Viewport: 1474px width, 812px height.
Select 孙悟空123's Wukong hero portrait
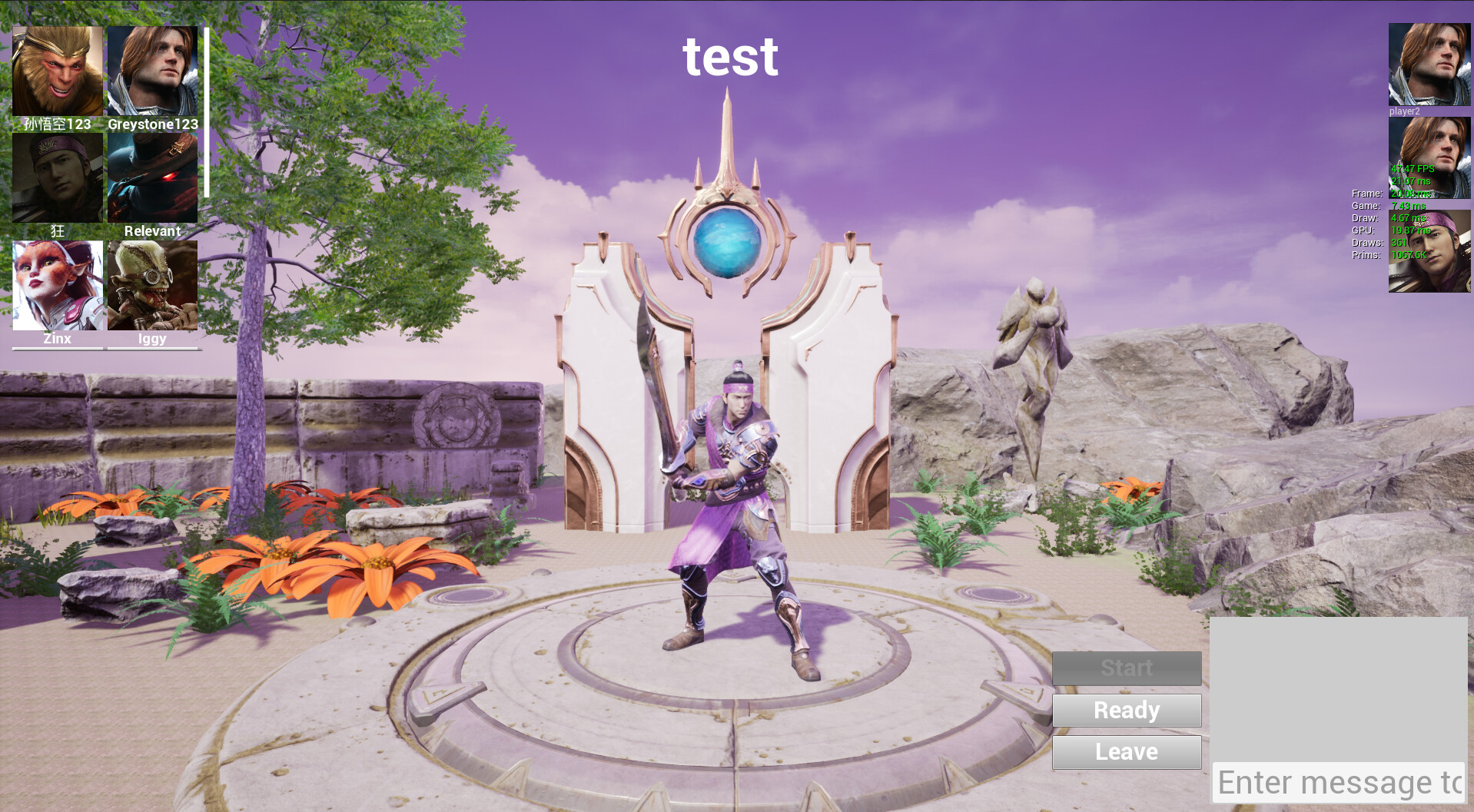click(58, 69)
